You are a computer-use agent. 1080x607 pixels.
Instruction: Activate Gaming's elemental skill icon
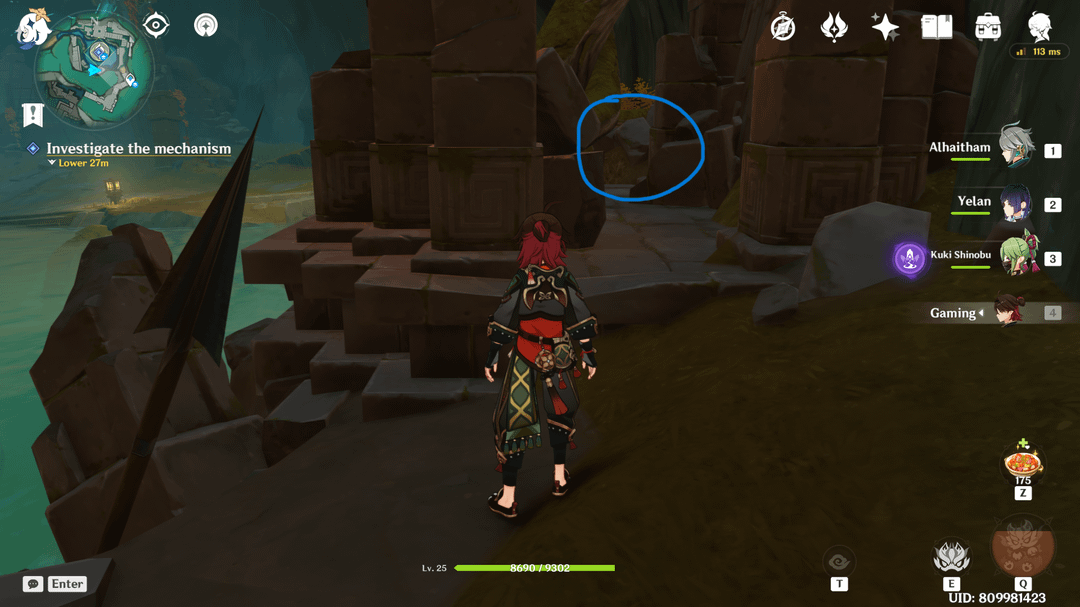click(951, 557)
